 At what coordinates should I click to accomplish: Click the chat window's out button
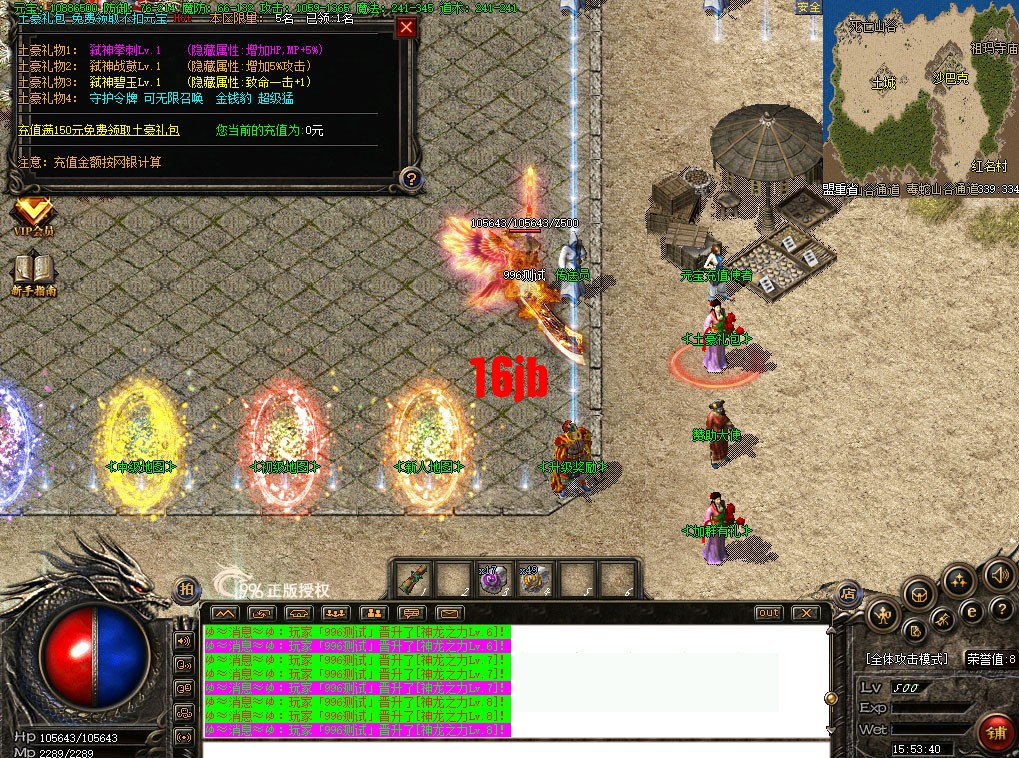[768, 612]
